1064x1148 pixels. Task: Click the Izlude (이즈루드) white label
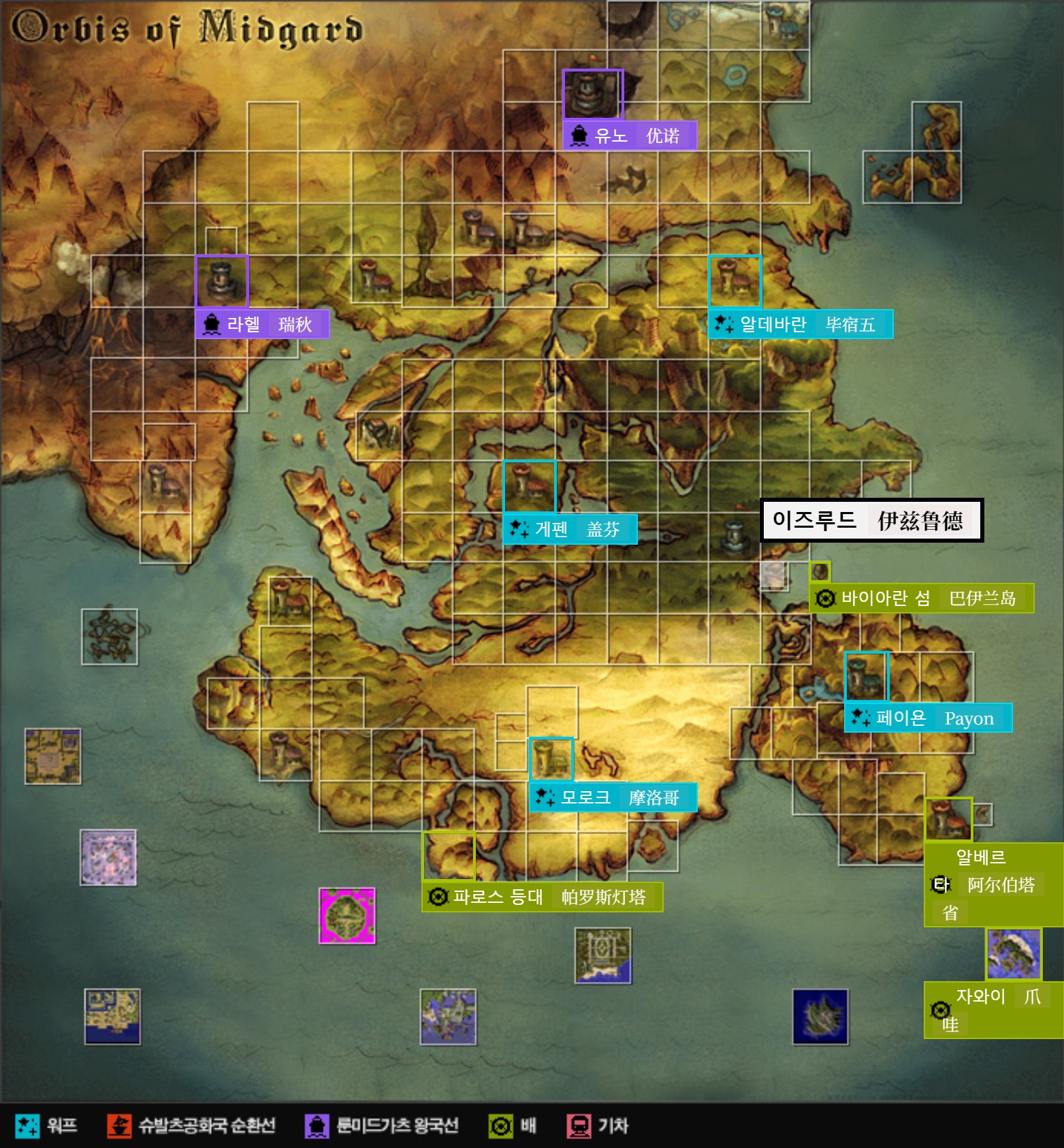point(871,520)
